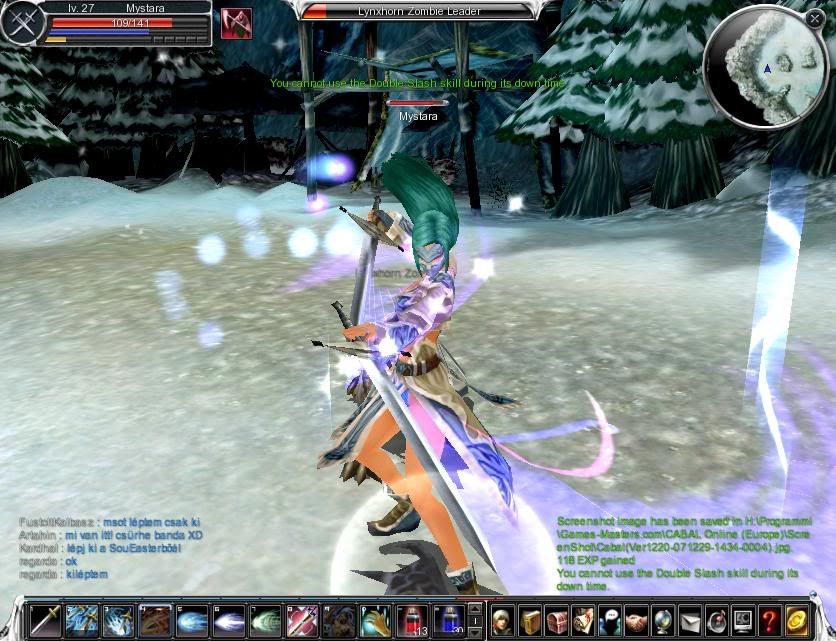
Task: Click the handshake icon
Action: pyautogui.click(x=637, y=620)
